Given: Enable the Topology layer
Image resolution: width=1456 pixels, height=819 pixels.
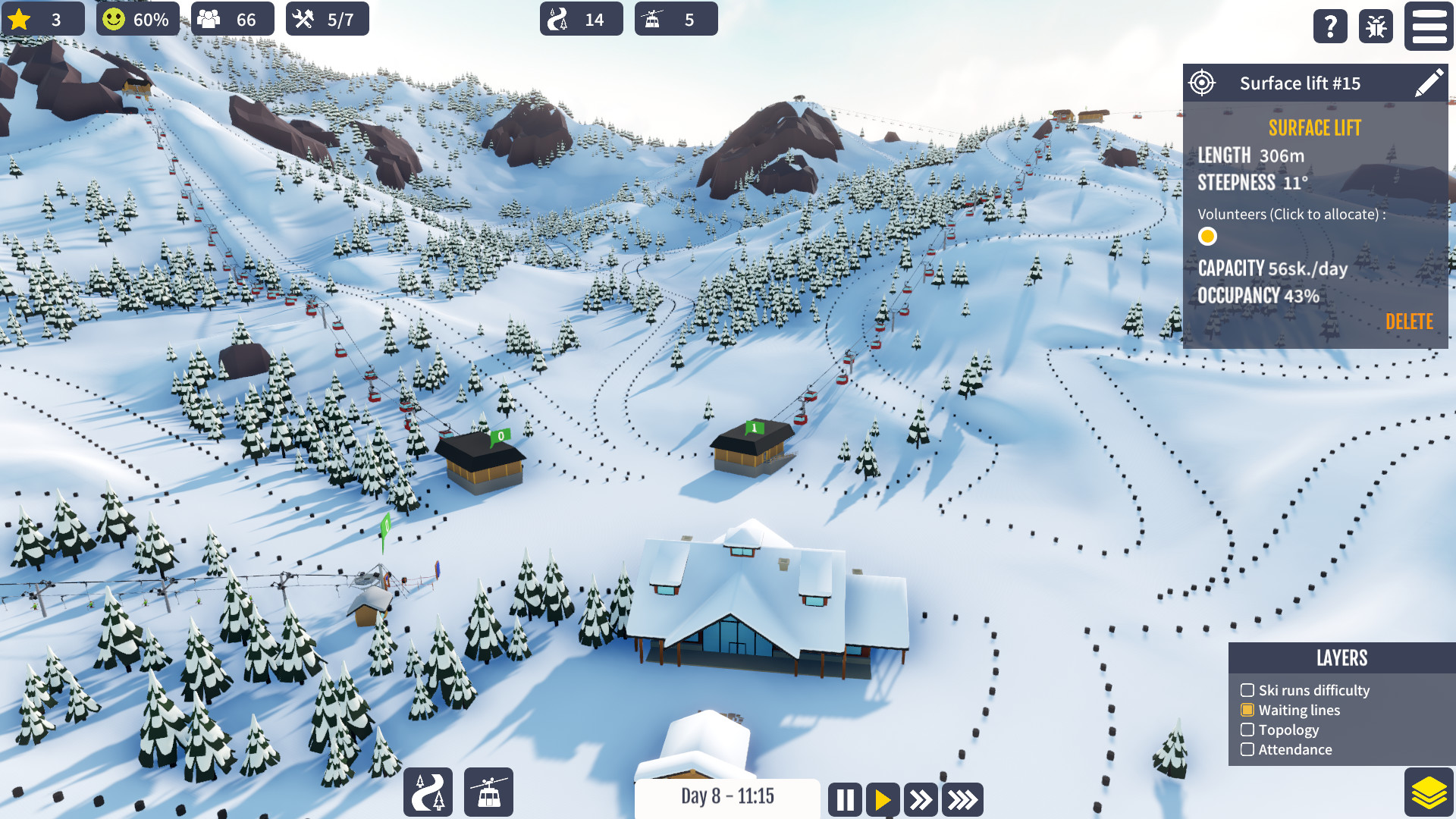Looking at the screenshot, I should coord(1248,730).
